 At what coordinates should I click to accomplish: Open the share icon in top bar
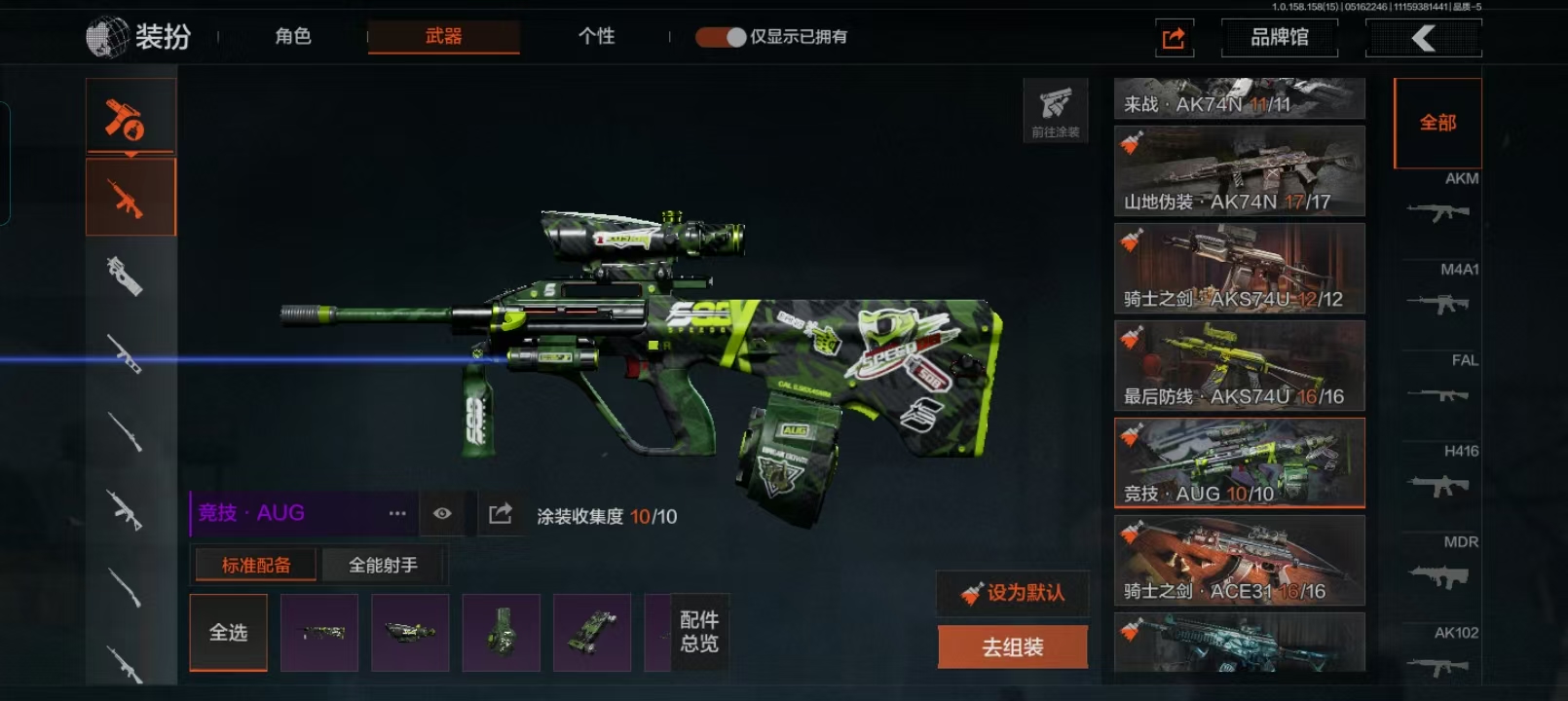1174,38
